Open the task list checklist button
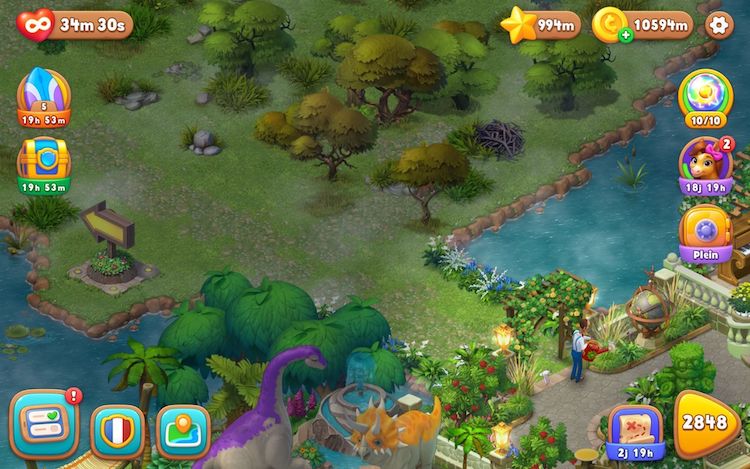Image resolution: width=750 pixels, height=469 pixels. pos(44,425)
